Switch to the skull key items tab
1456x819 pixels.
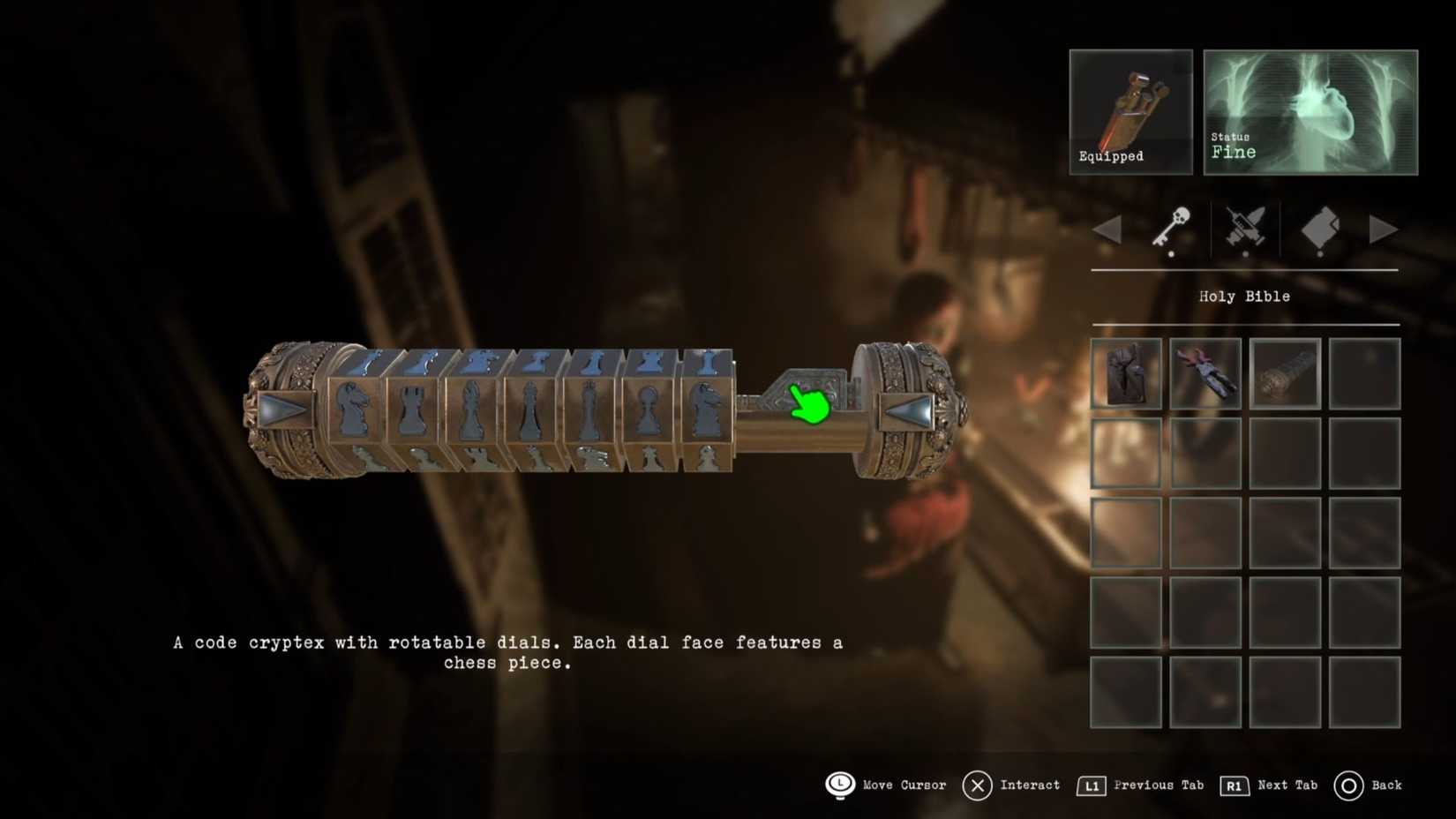tap(1172, 229)
